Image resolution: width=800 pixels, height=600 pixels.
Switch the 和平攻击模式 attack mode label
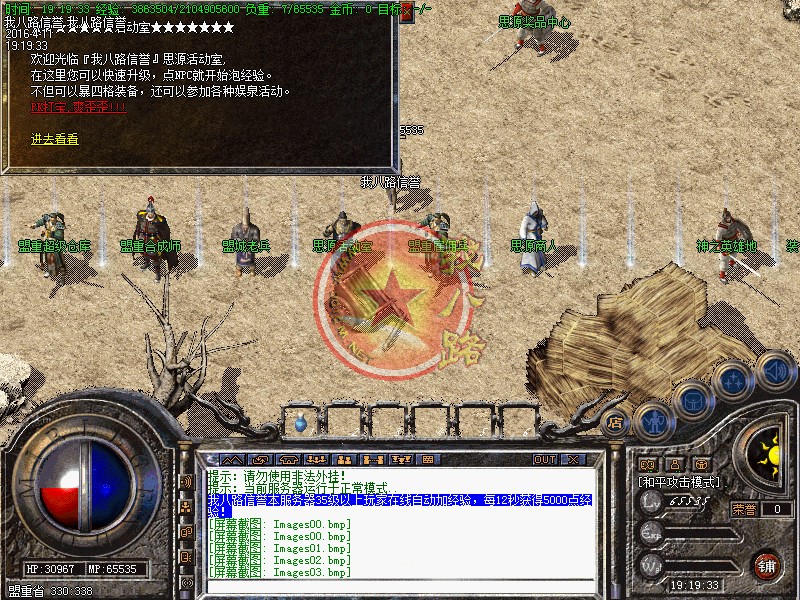pos(681,482)
